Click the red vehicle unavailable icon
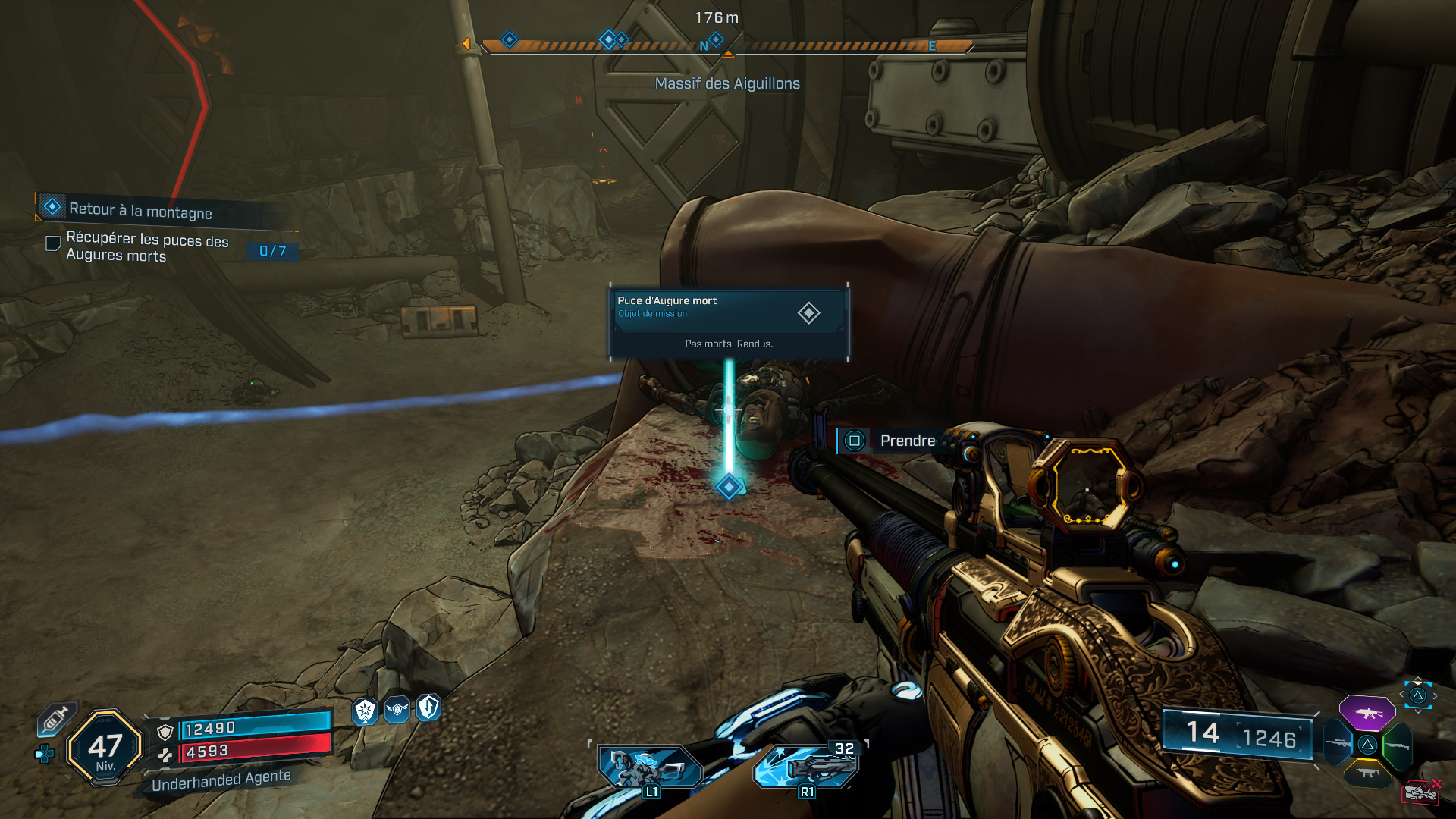The image size is (1456, 819). (x=1420, y=792)
